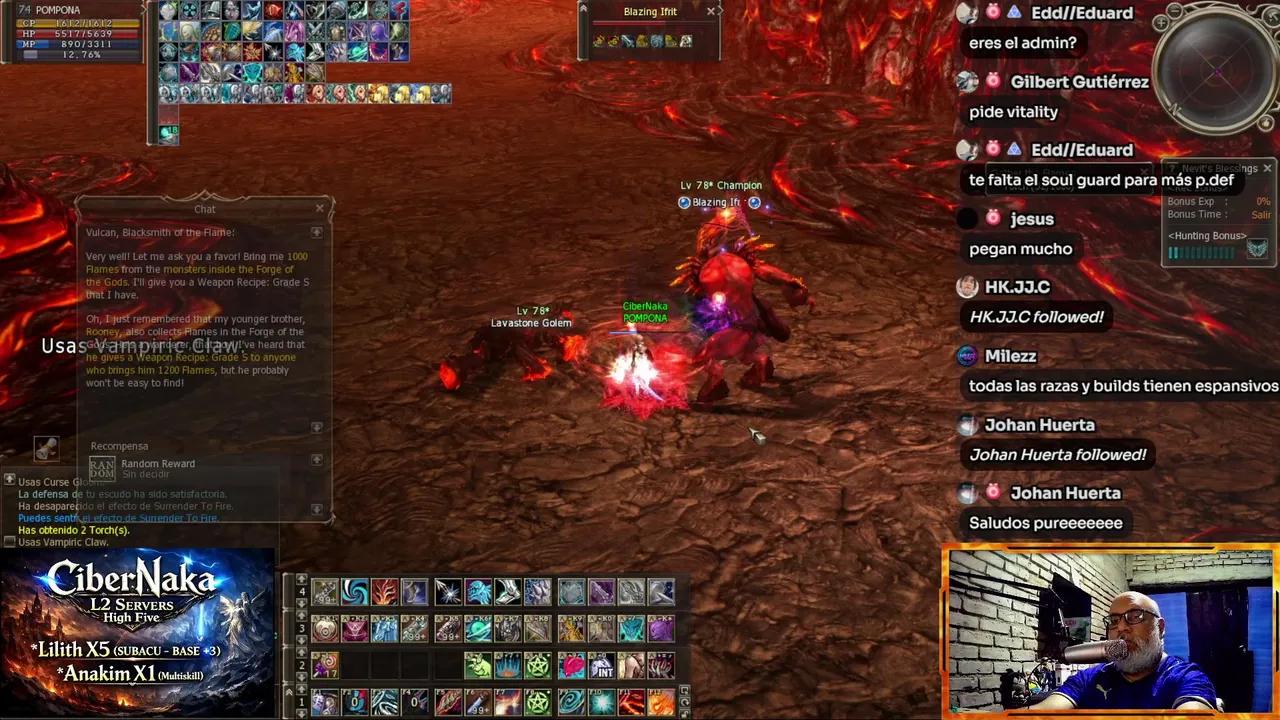Select the pentagram skill in slot F8

(x=538, y=701)
